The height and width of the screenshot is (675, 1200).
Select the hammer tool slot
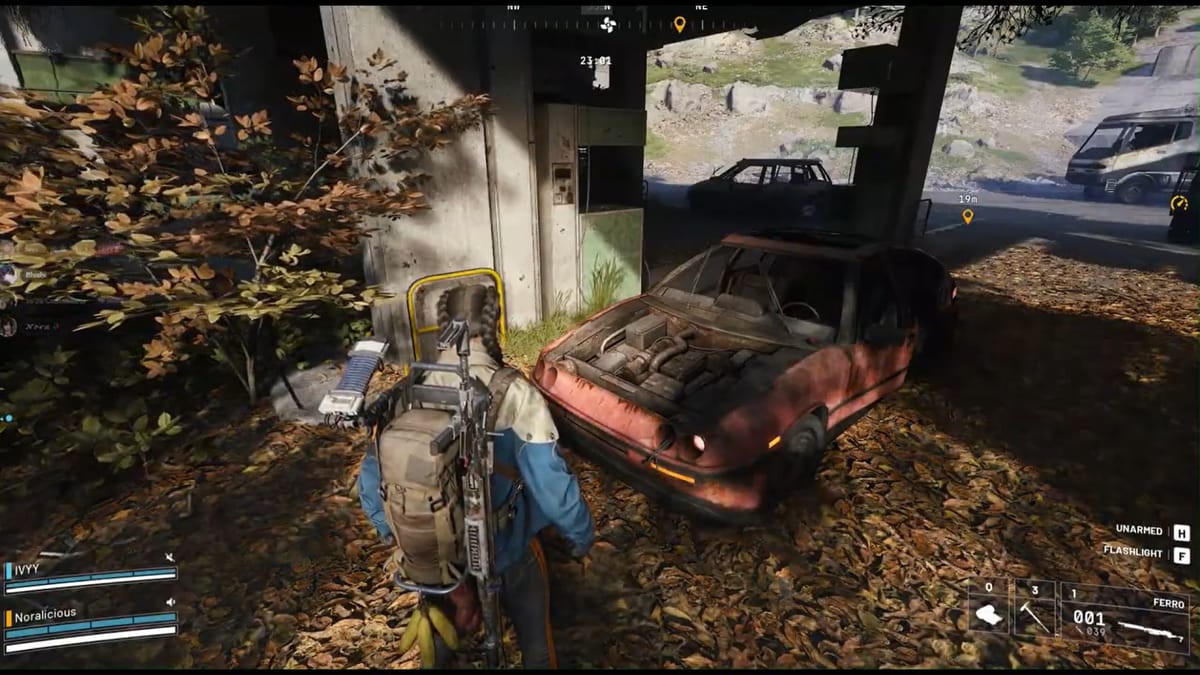(x=1035, y=612)
